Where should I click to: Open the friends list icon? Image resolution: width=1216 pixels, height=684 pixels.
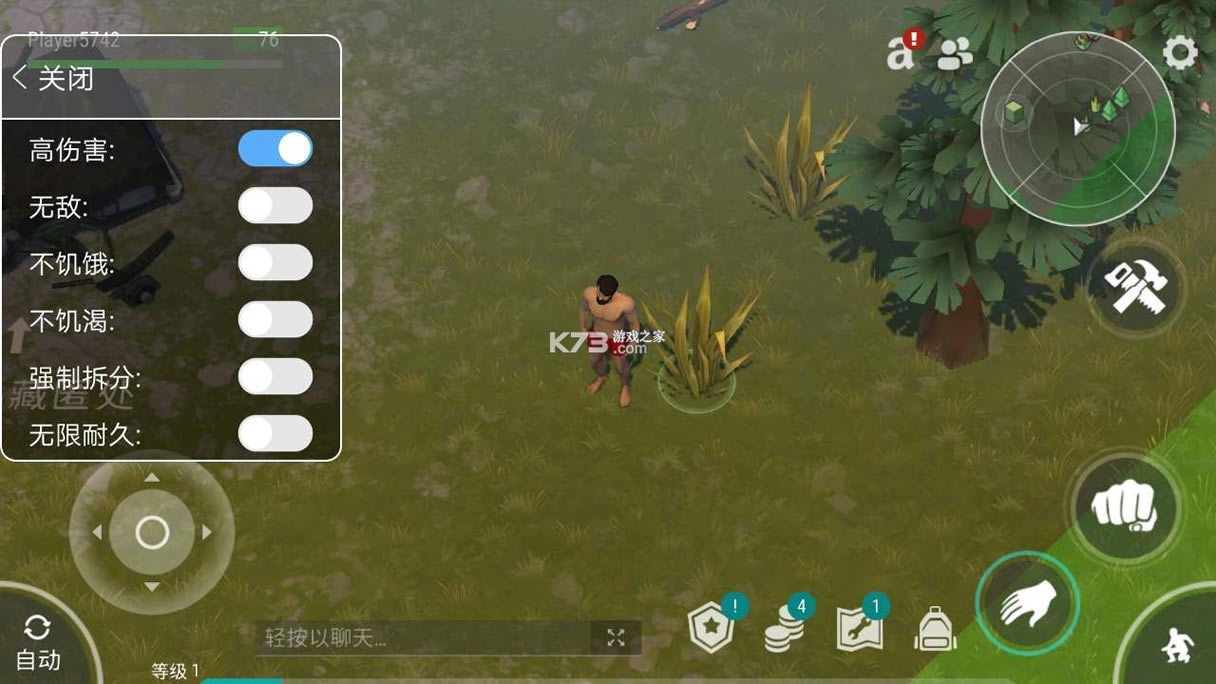tap(954, 54)
